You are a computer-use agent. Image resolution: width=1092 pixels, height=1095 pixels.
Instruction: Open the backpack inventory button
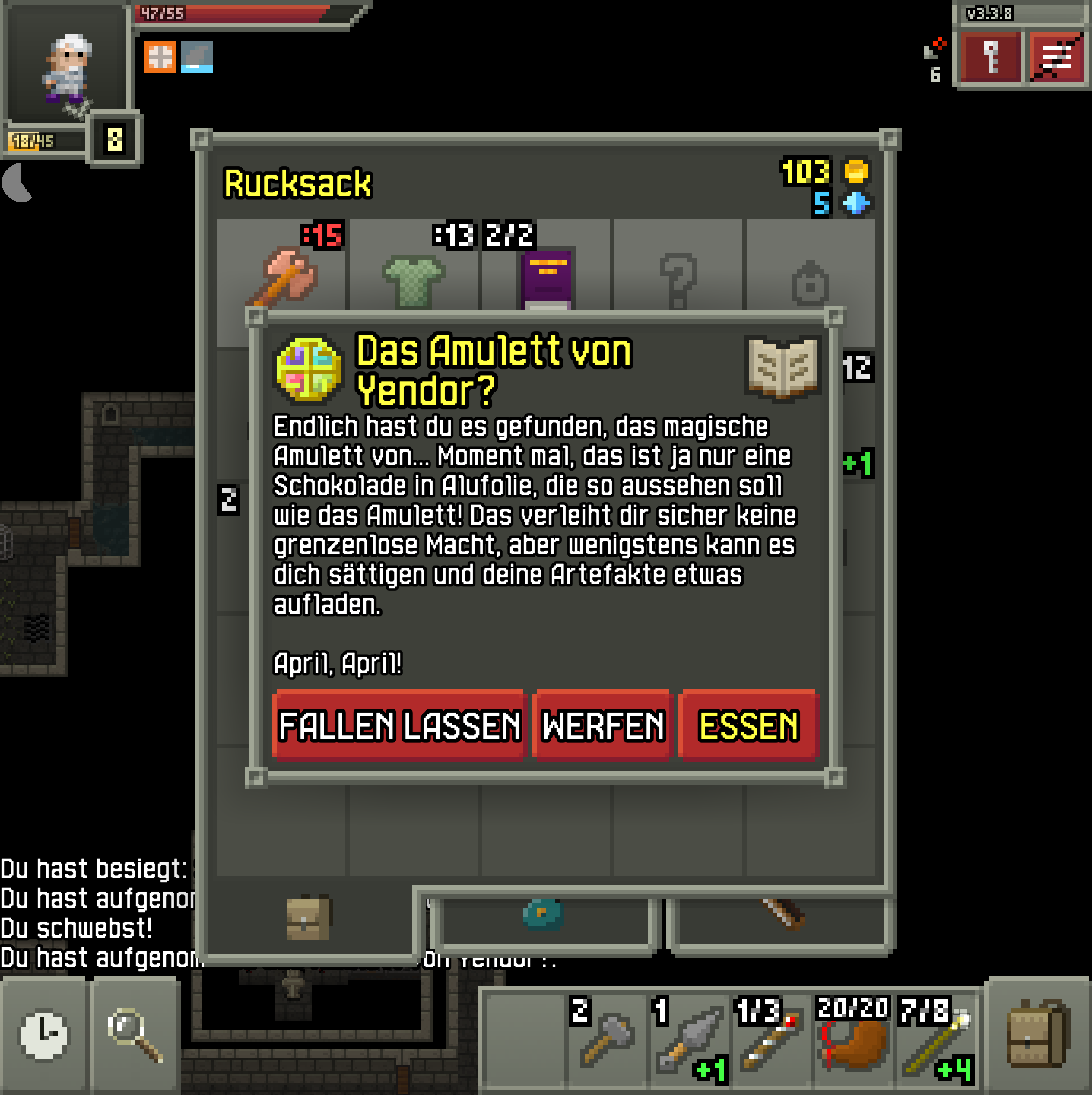pos(1038,1036)
